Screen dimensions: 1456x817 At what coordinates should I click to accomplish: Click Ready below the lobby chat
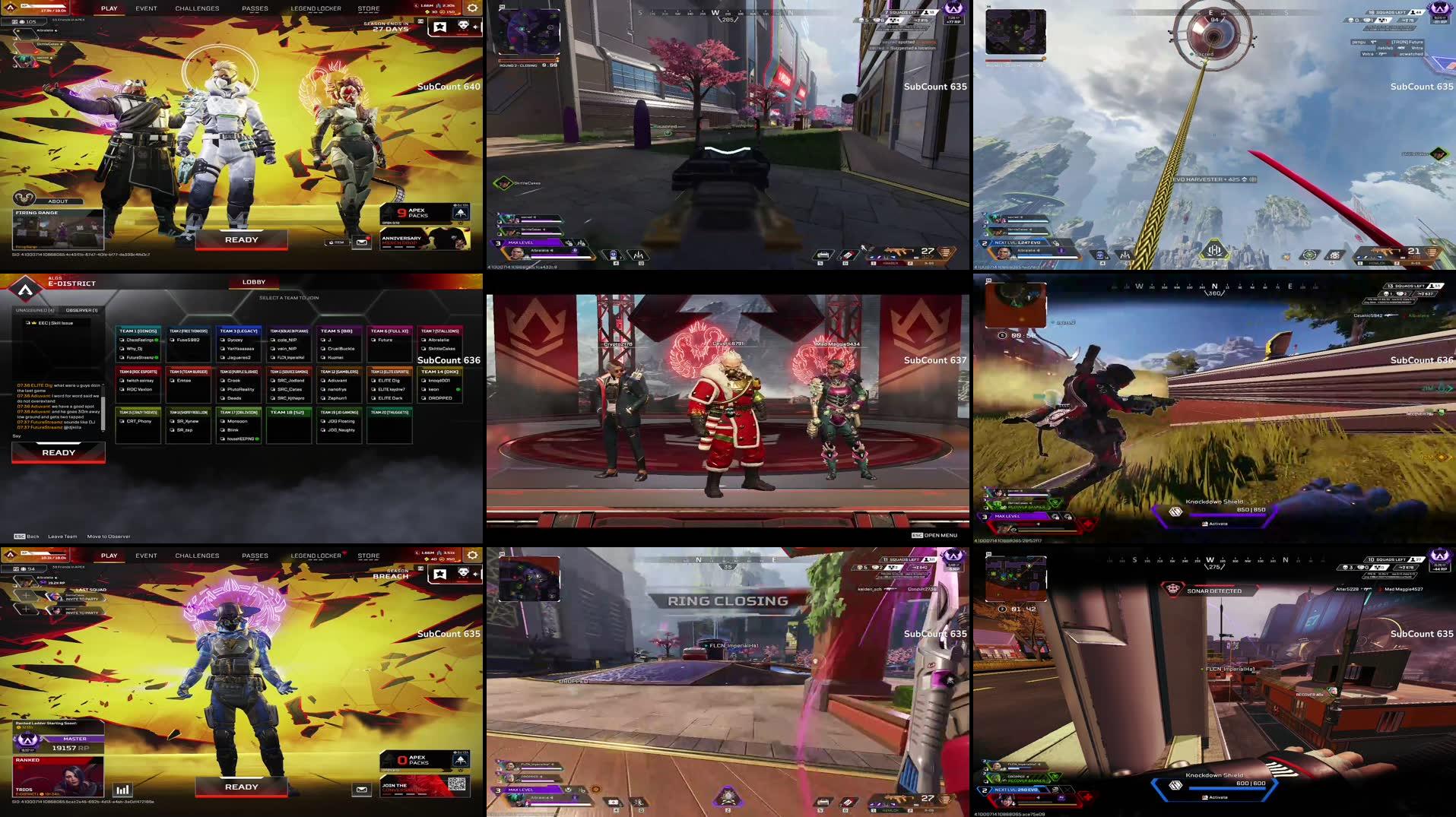59,453
